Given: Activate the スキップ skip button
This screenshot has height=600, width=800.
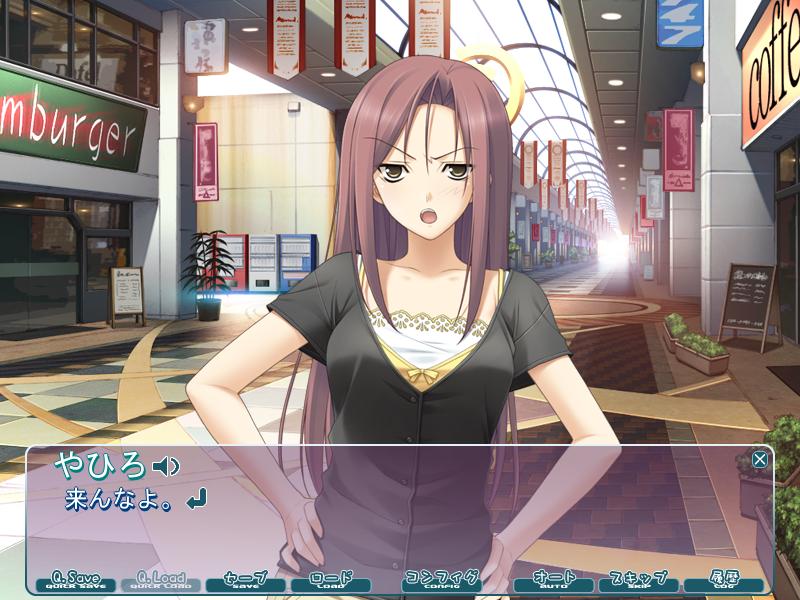Looking at the screenshot, I should coord(638,580).
